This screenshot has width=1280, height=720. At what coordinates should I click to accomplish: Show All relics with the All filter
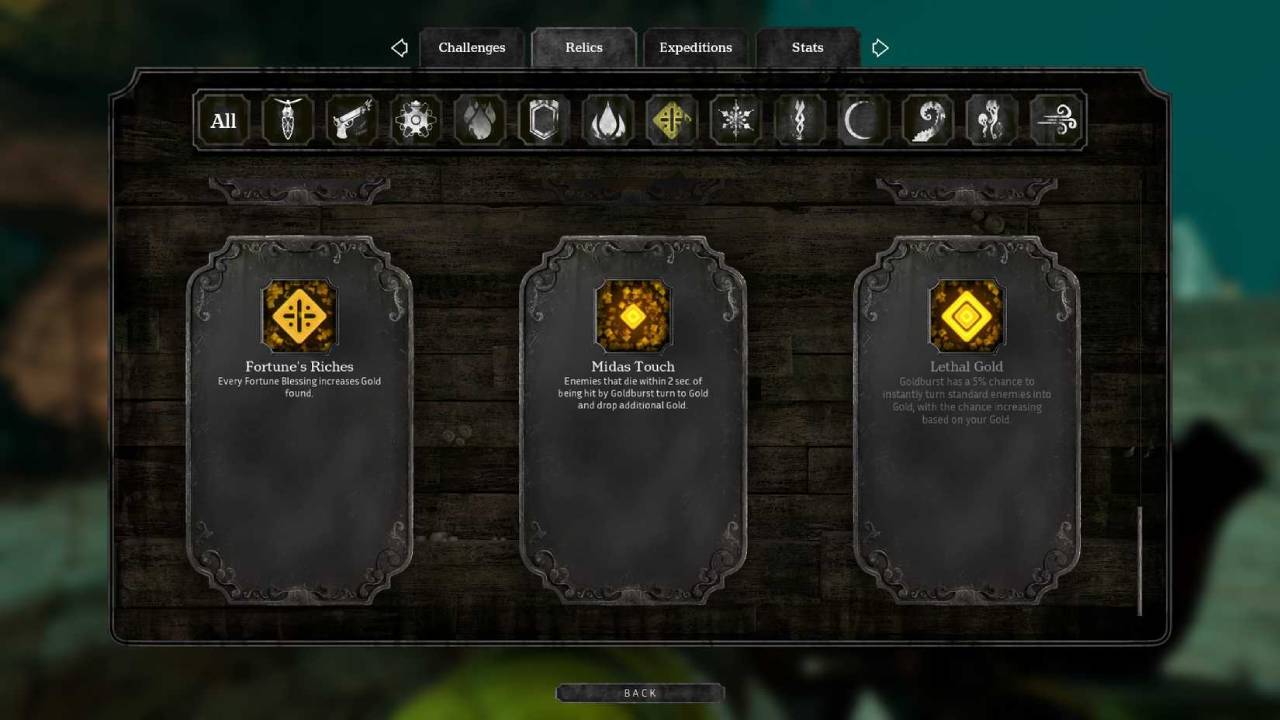[x=223, y=120]
